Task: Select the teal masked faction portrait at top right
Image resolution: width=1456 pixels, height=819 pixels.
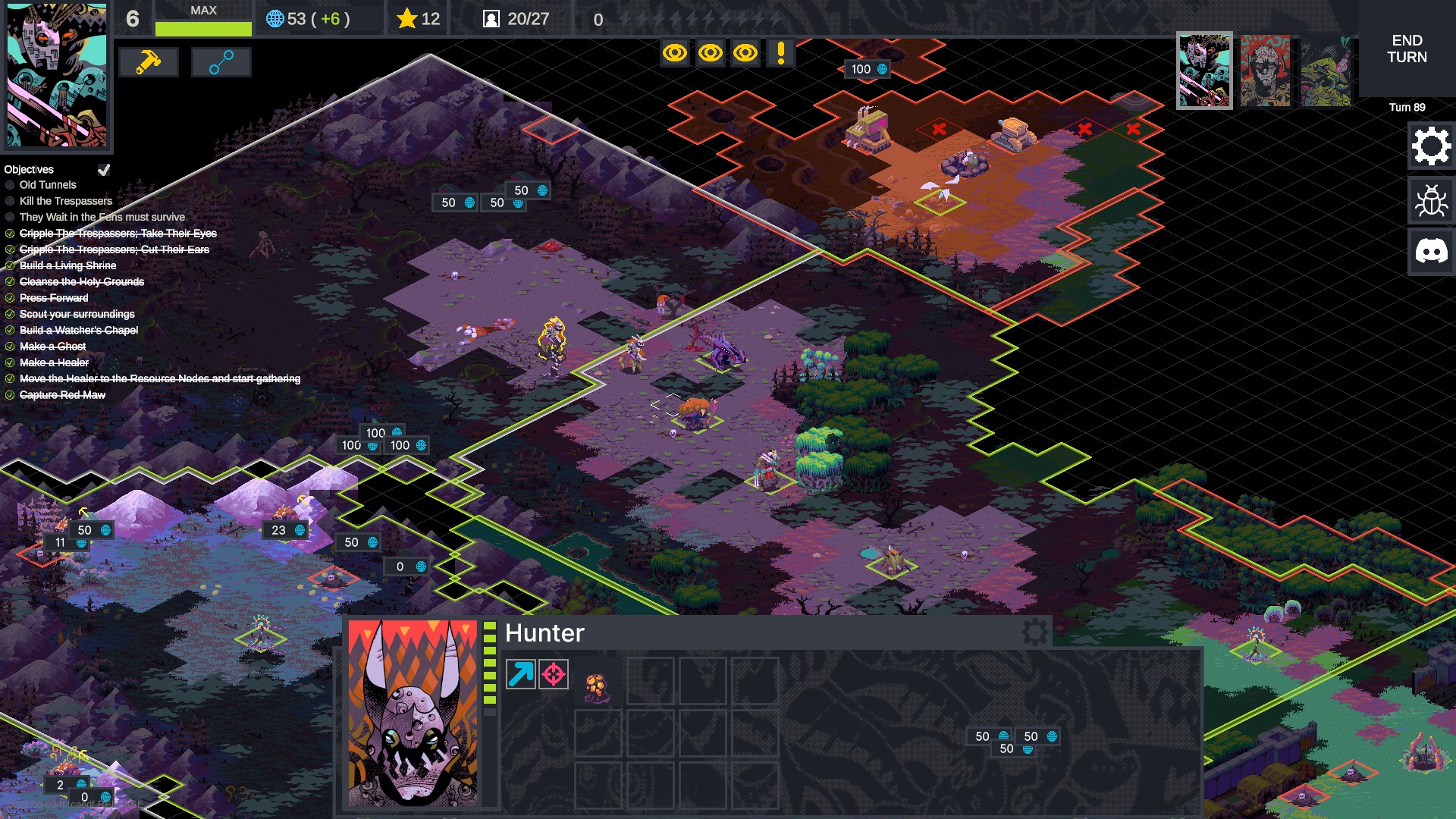Action: [x=1204, y=71]
